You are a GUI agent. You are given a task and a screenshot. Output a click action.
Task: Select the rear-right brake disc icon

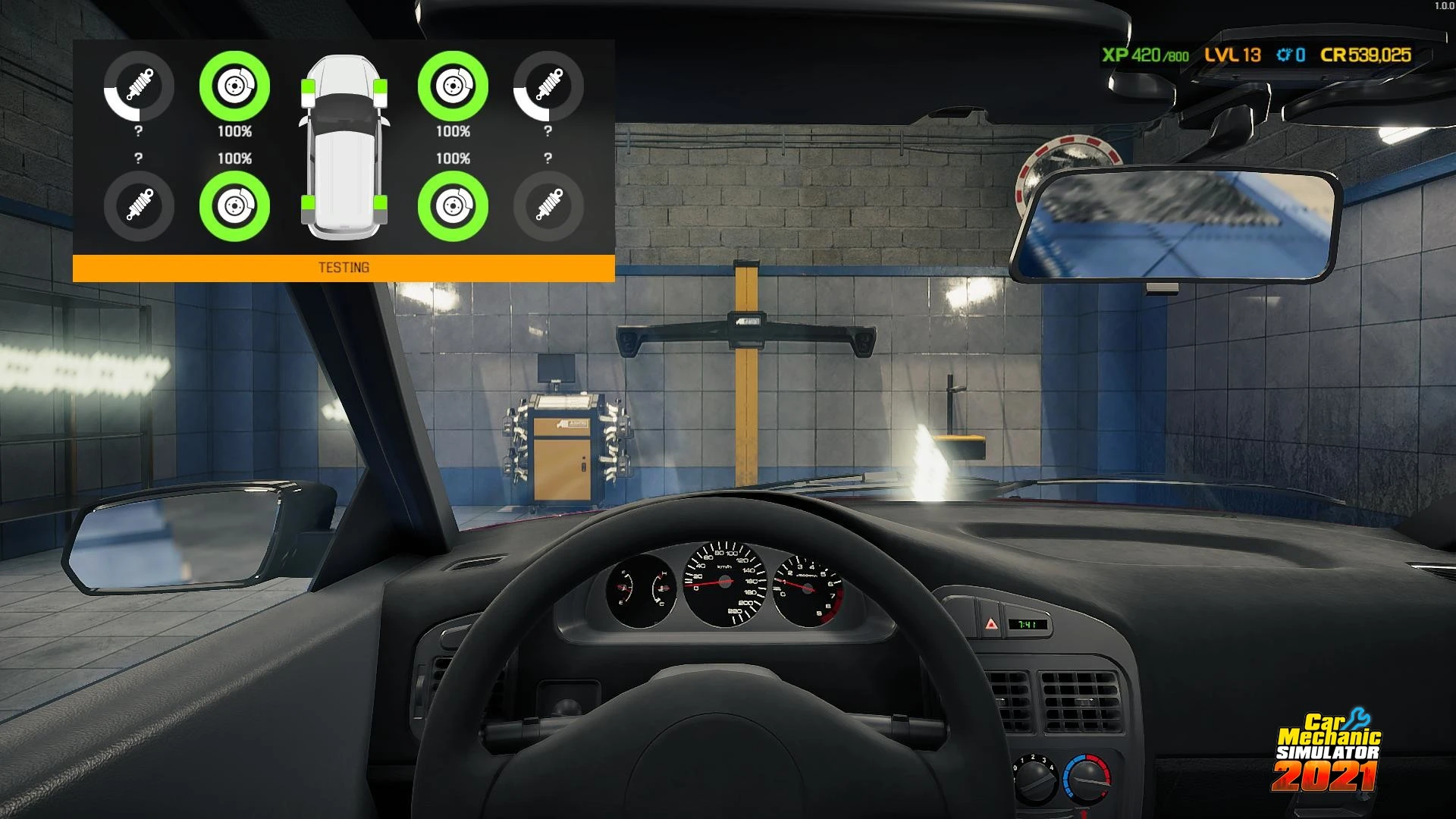coord(453,206)
